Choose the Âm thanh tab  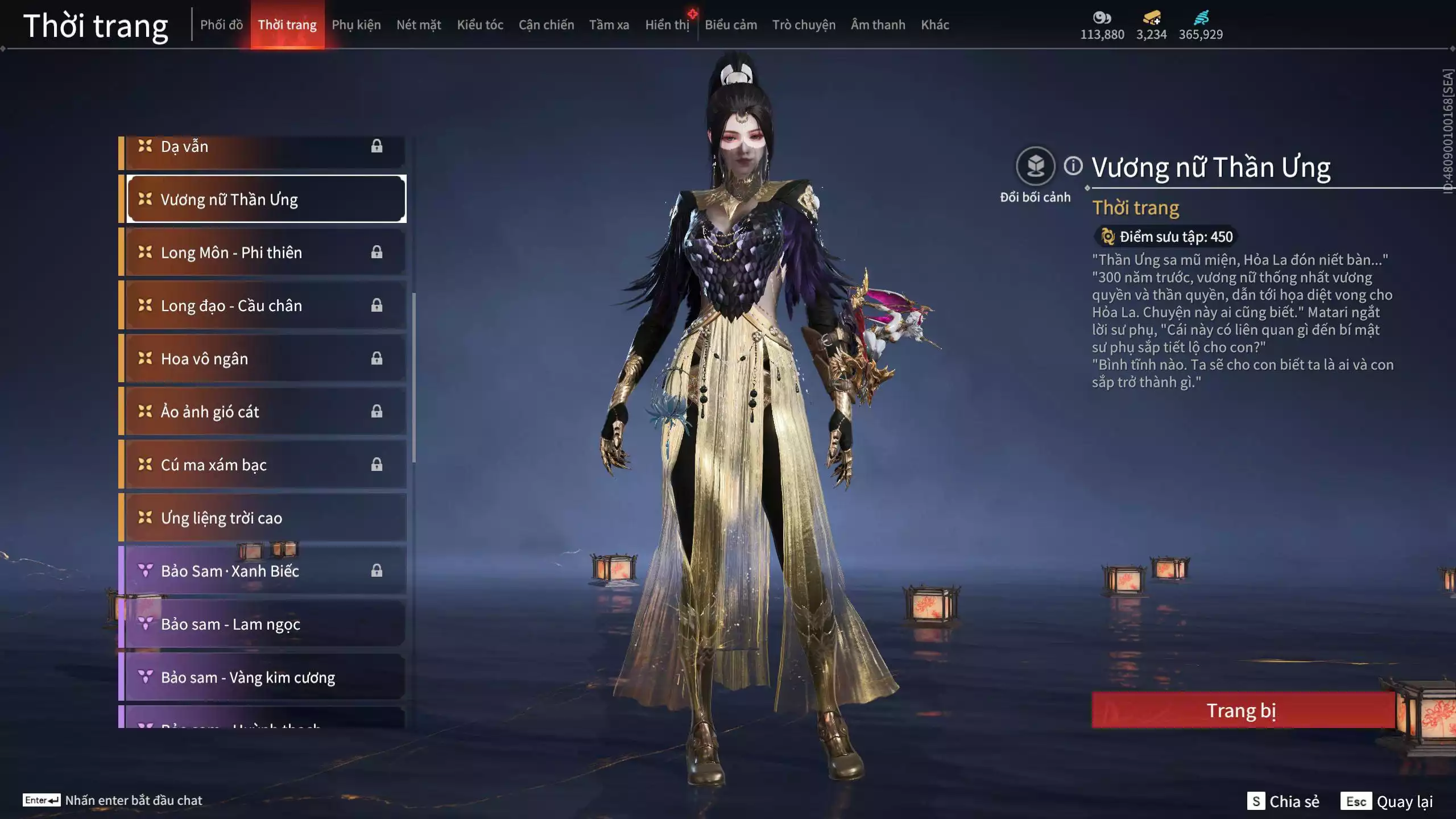point(878,25)
